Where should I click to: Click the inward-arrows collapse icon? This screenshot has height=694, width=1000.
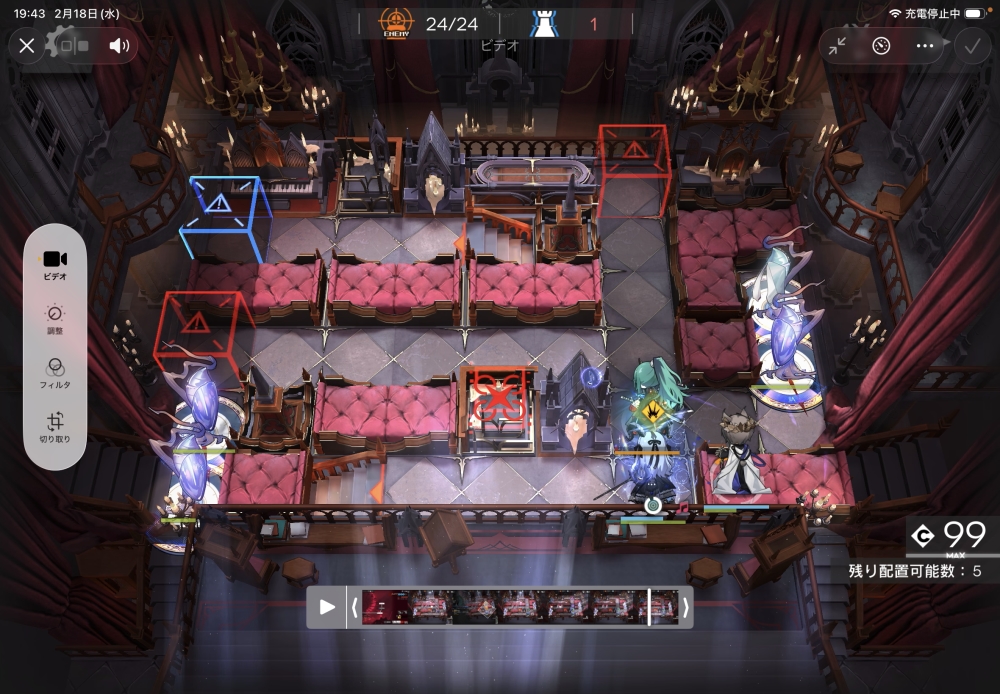[838, 45]
